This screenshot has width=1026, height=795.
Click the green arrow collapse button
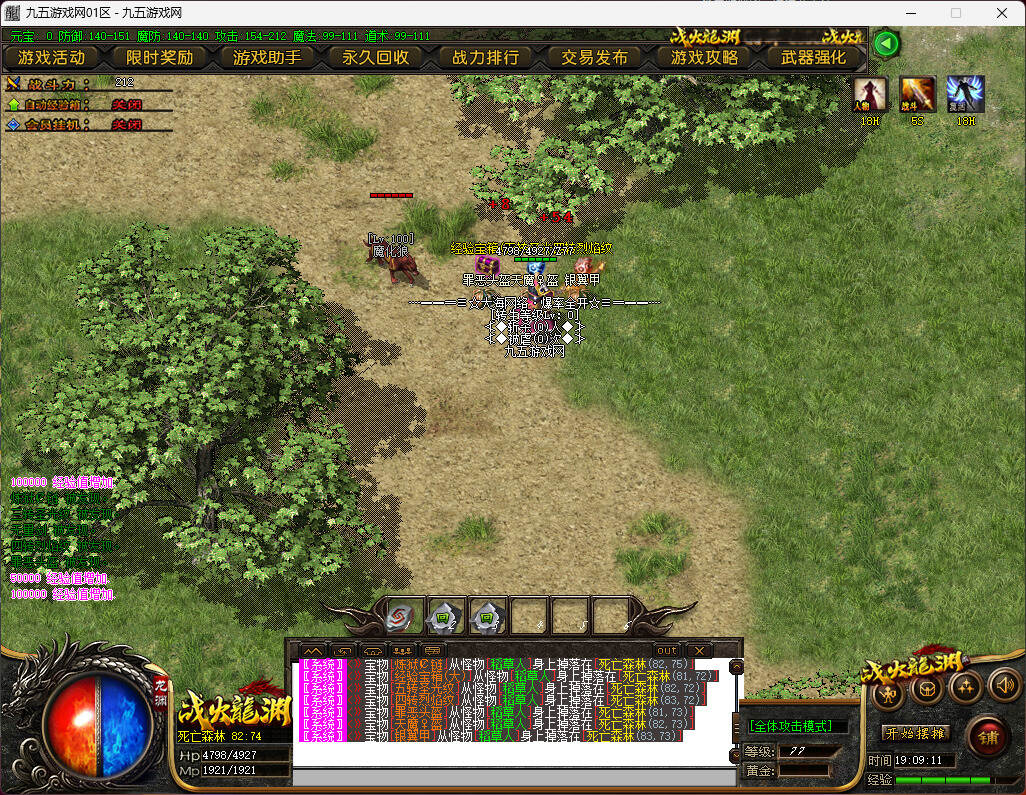(x=886, y=44)
